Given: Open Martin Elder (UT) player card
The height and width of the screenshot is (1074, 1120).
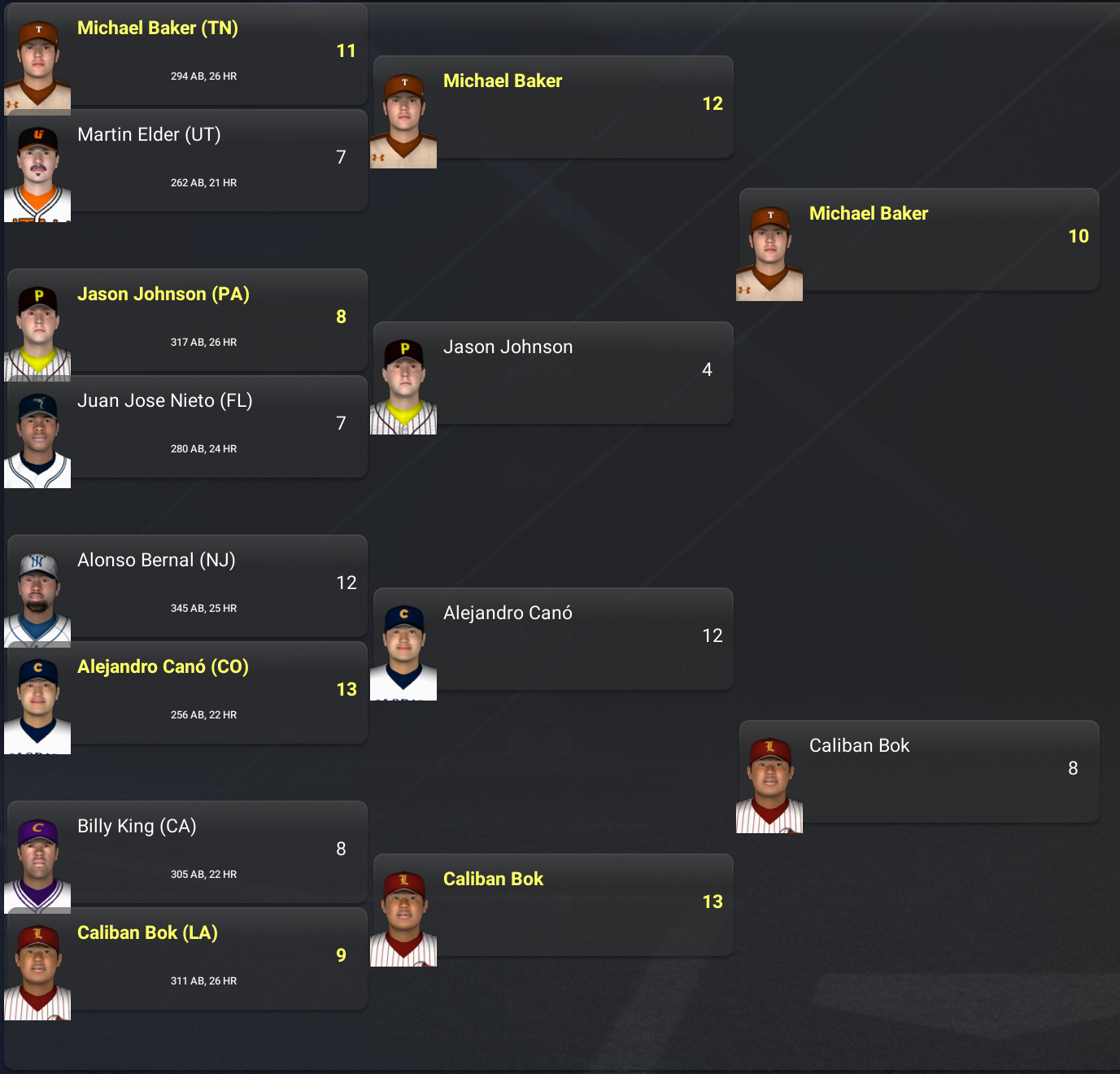Looking at the screenshot, I should point(187,160).
